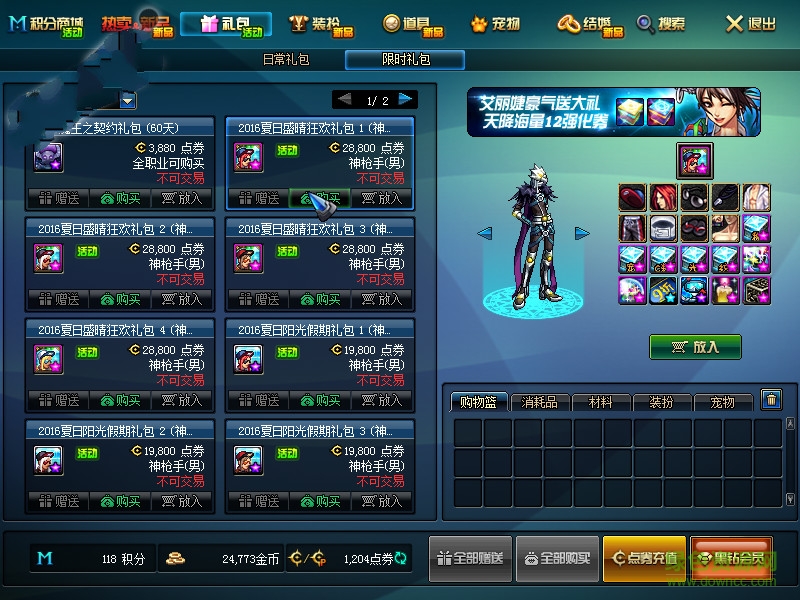Switch to the 消耗品 consumables tab
The width and height of the screenshot is (800, 600).
(x=540, y=402)
